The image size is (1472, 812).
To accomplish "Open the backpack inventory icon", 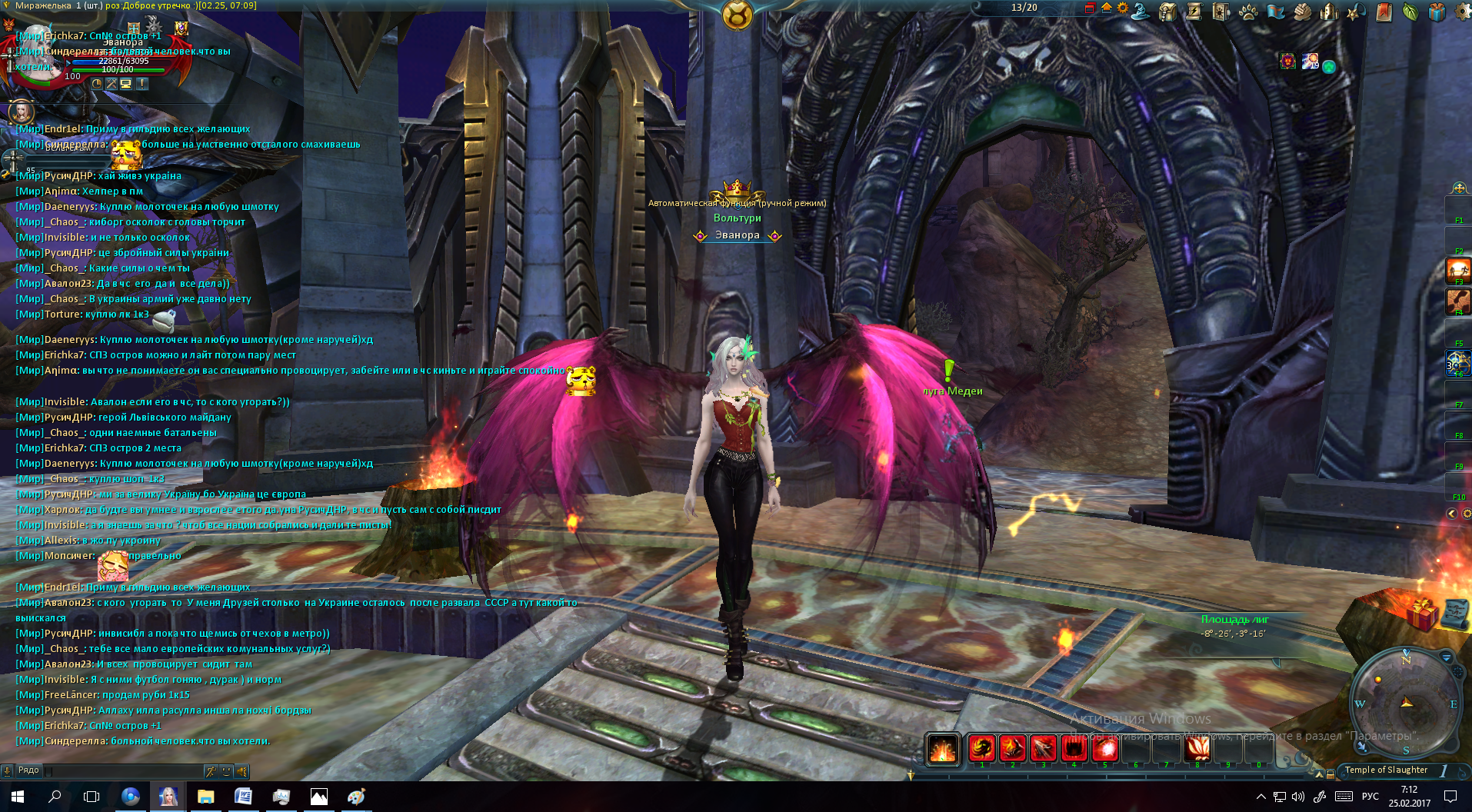I will tap(1168, 12).
